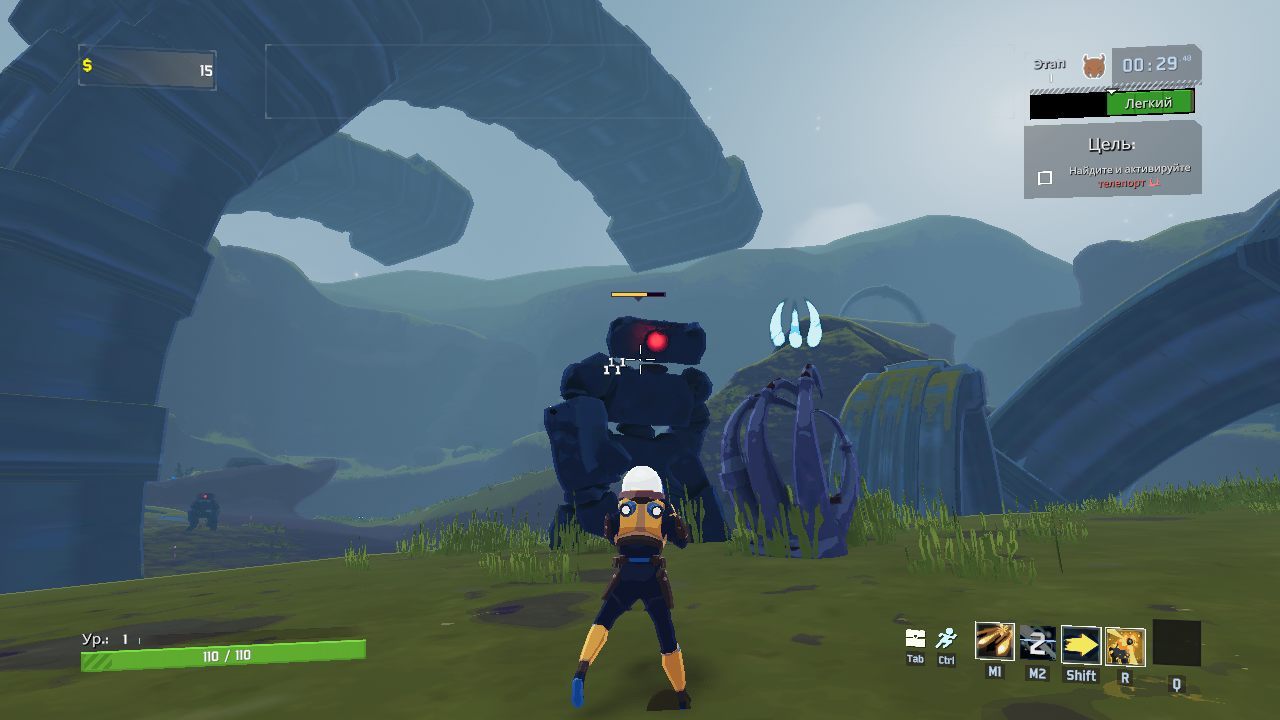
Task: Click the M2 secondary skill on cooldown
Action: (1037, 643)
